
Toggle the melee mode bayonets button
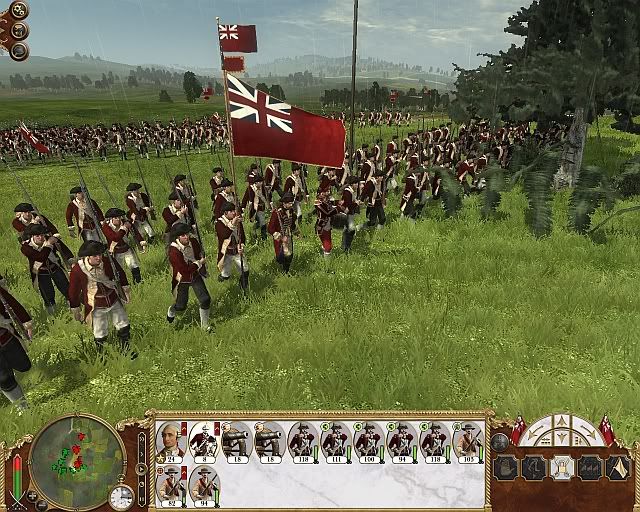click(590, 467)
